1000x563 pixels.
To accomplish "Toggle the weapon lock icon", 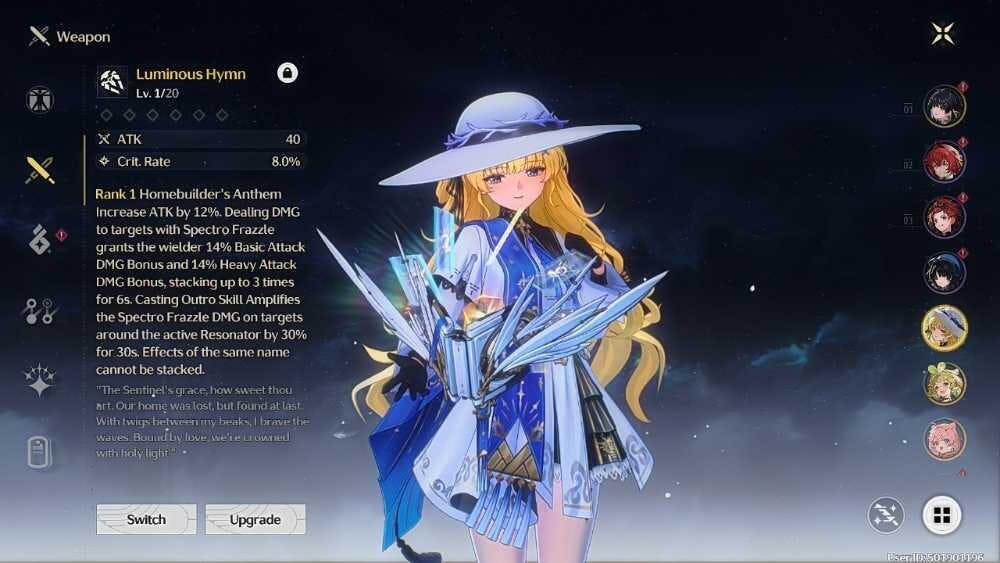I will tap(287, 73).
